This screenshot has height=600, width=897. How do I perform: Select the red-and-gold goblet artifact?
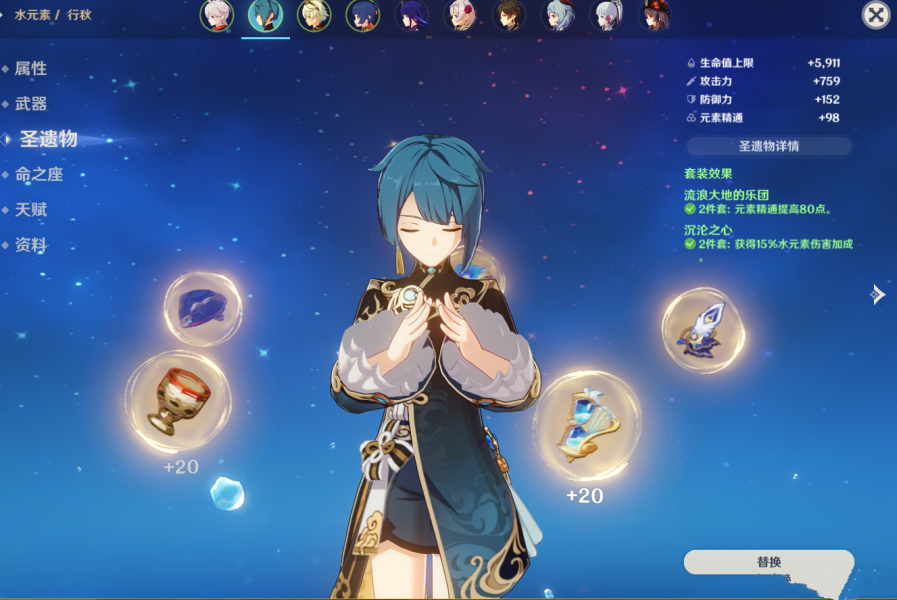click(177, 400)
